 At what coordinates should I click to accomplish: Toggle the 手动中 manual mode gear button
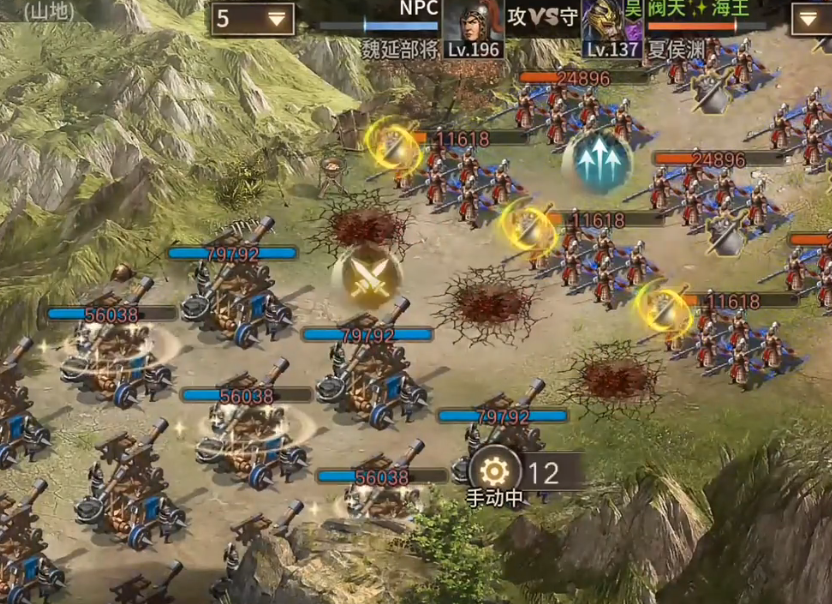[494, 471]
